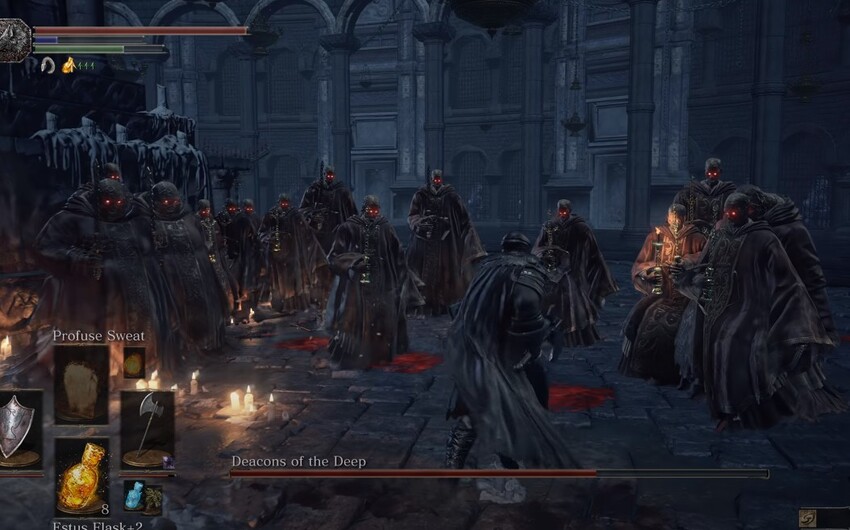
Task: Click the blue Ashen Estus Flask icon
Action: (134, 493)
